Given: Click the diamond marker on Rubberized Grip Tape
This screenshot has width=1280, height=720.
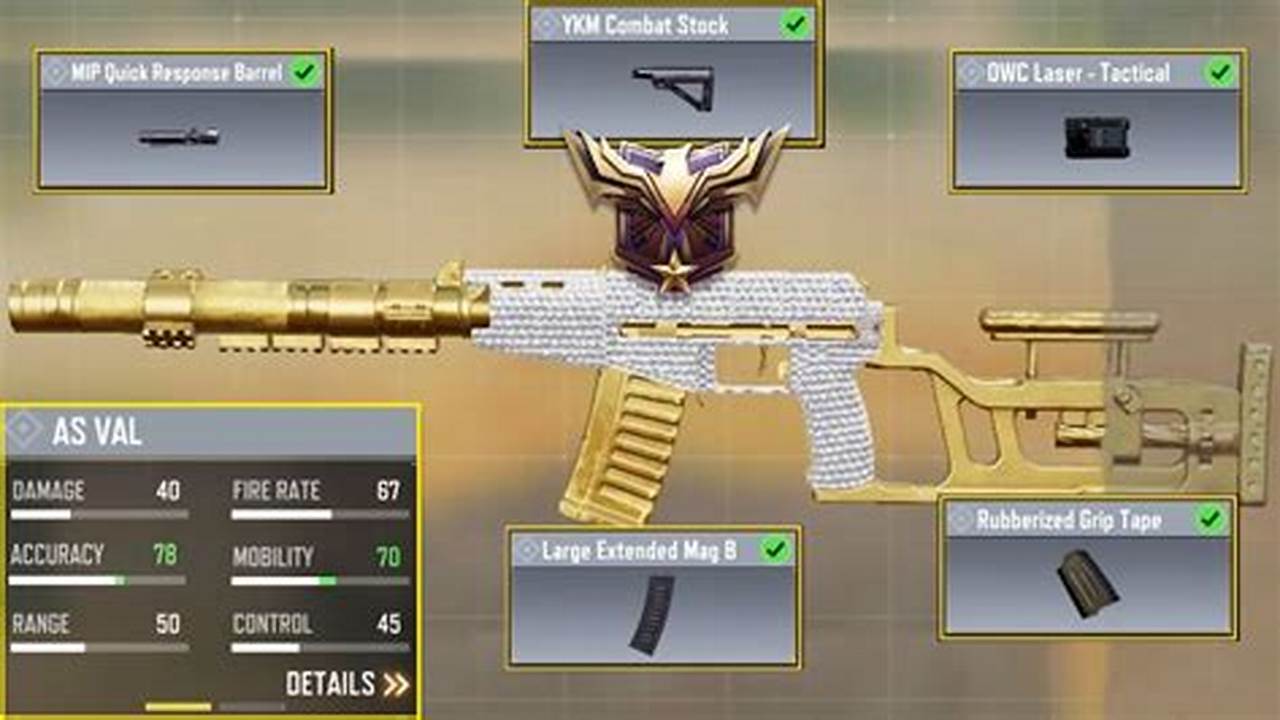Looking at the screenshot, I should tap(964, 518).
